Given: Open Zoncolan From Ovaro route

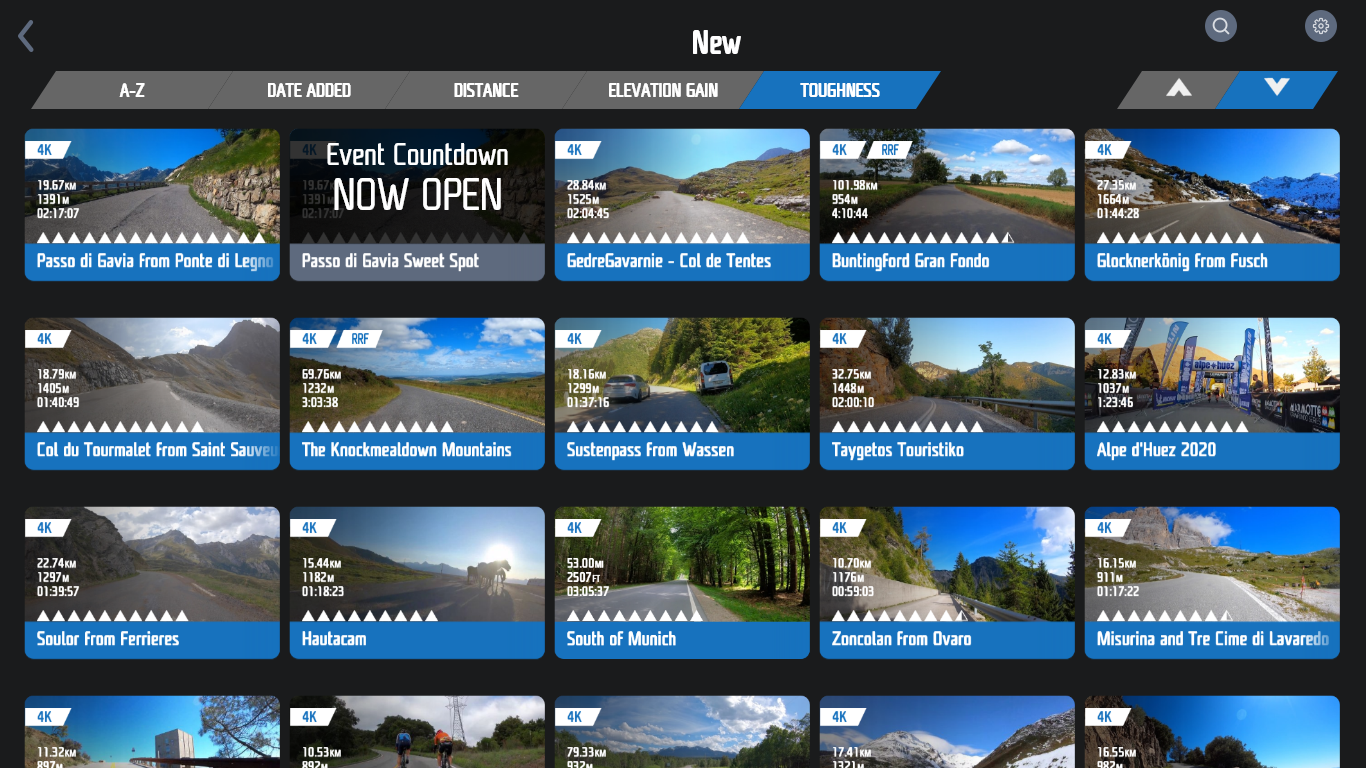Looking at the screenshot, I should 947,582.
